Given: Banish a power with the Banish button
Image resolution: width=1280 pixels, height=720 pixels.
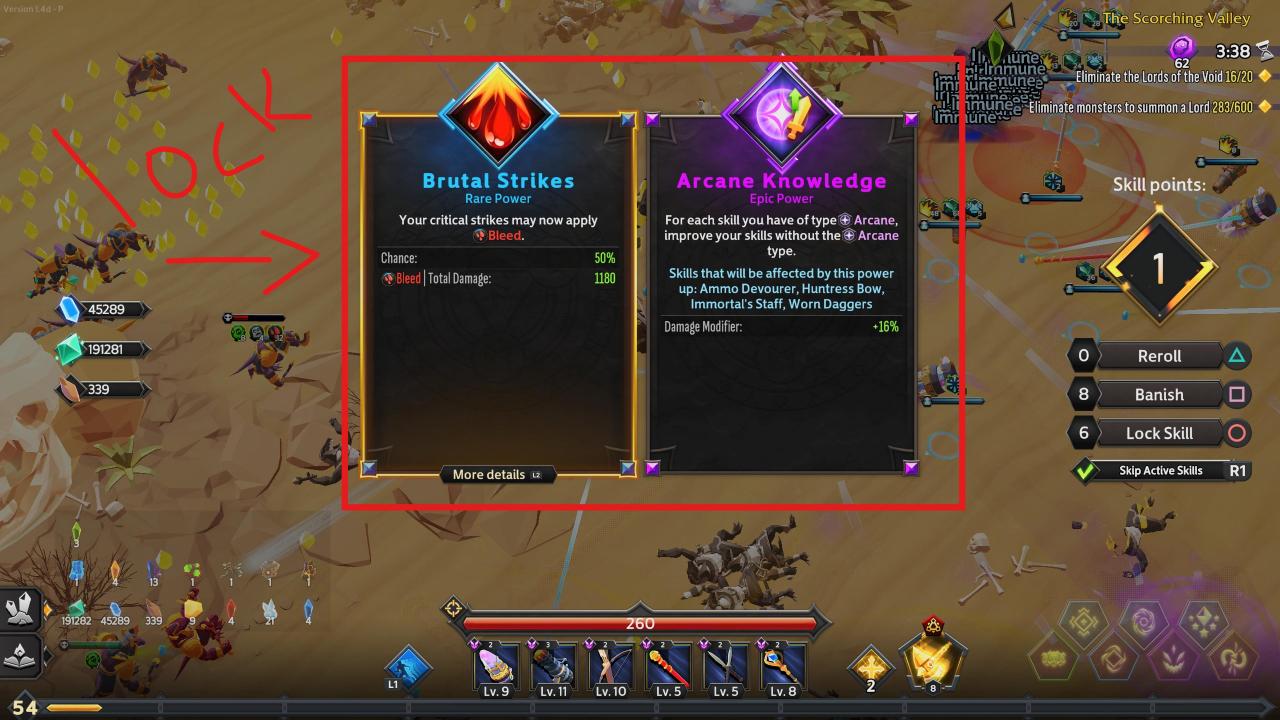Looking at the screenshot, I should coord(1159,394).
